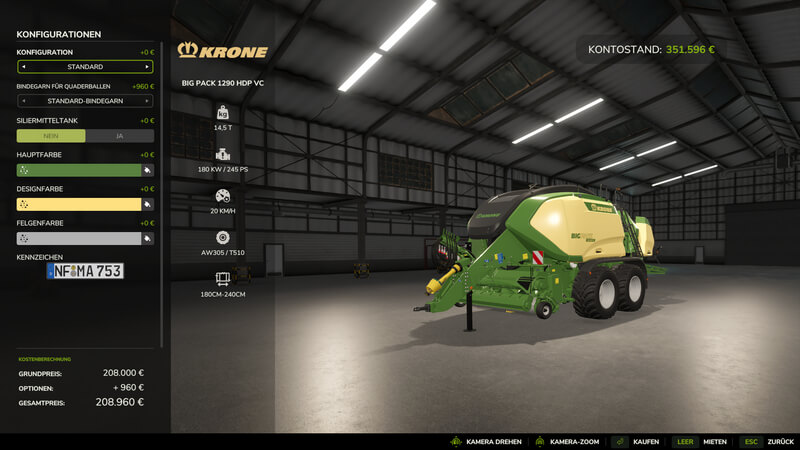800x450 pixels.
Task: Edit the NF MA 753 license plate
Action: [85, 271]
